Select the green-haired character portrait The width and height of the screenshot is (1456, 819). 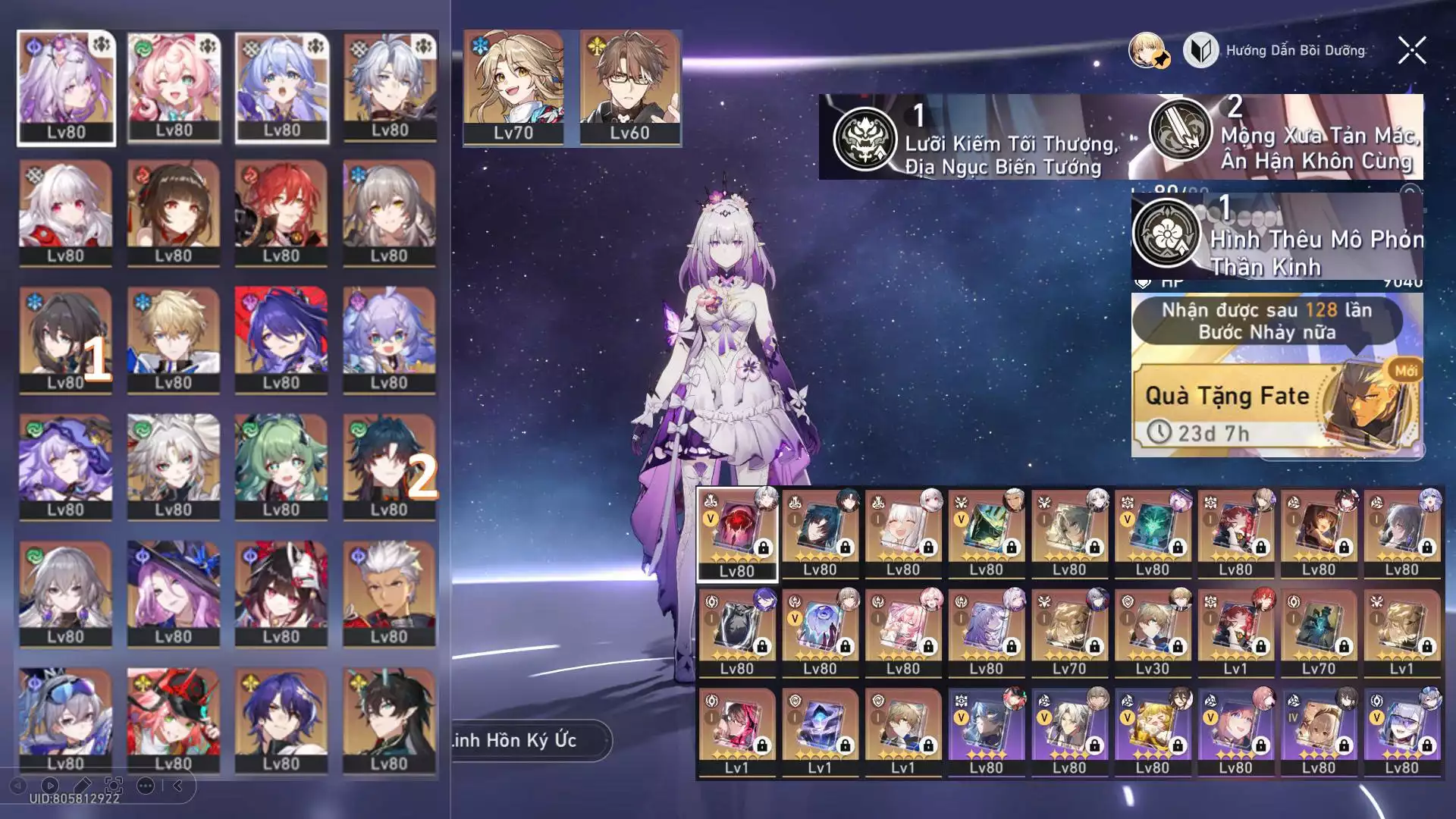[x=281, y=466]
